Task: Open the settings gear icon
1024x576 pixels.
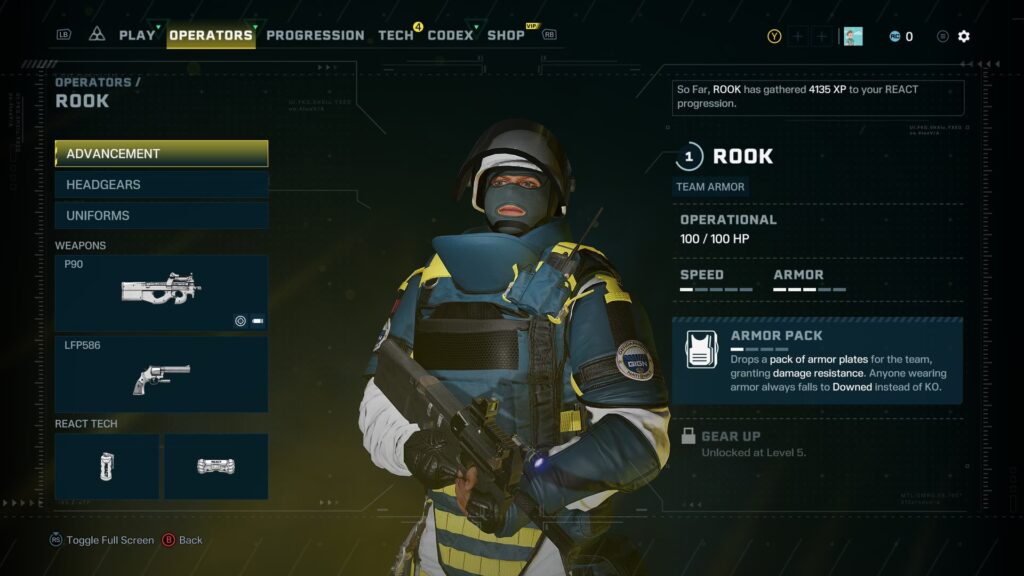Action: pyautogui.click(x=964, y=36)
